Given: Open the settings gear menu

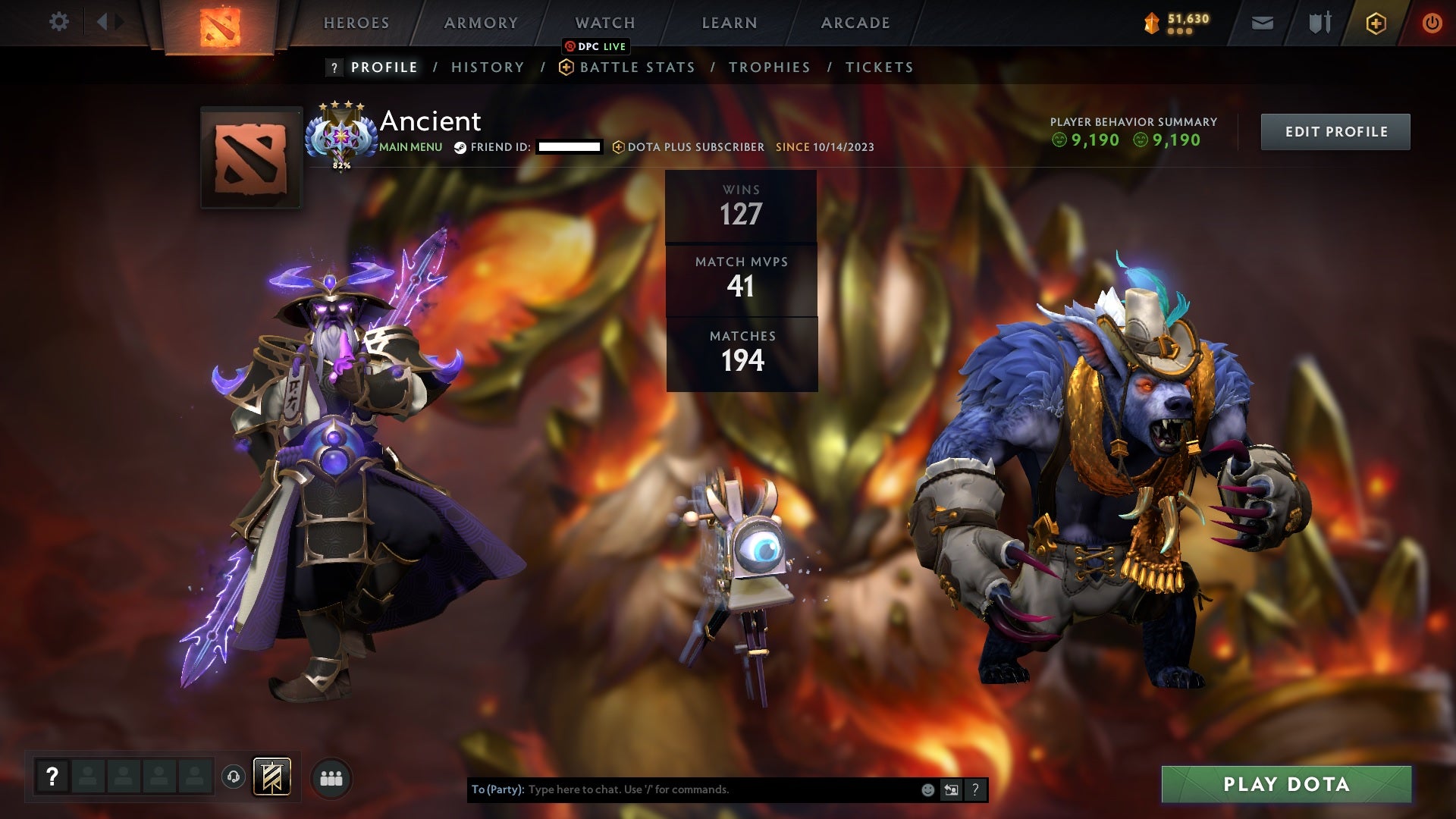Looking at the screenshot, I should pyautogui.click(x=59, y=22).
